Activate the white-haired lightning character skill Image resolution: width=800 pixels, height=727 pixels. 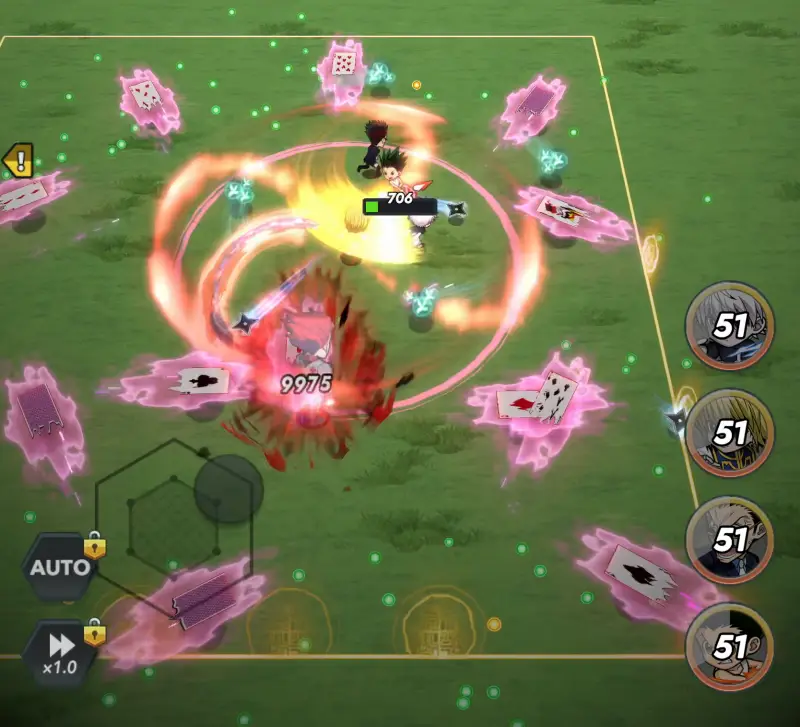729,324
